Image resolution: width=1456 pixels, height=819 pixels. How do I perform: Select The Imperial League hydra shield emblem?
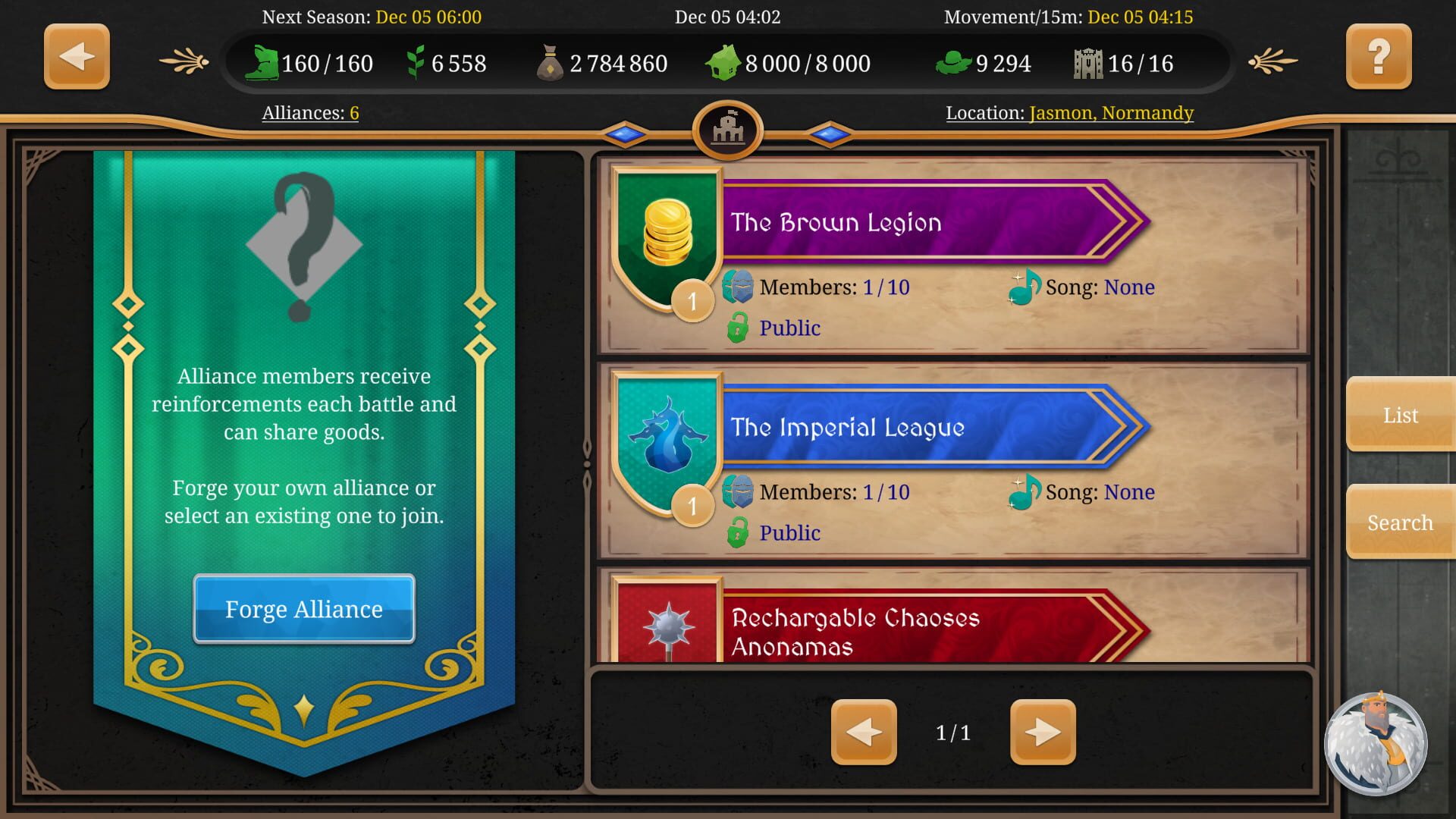[x=667, y=432]
